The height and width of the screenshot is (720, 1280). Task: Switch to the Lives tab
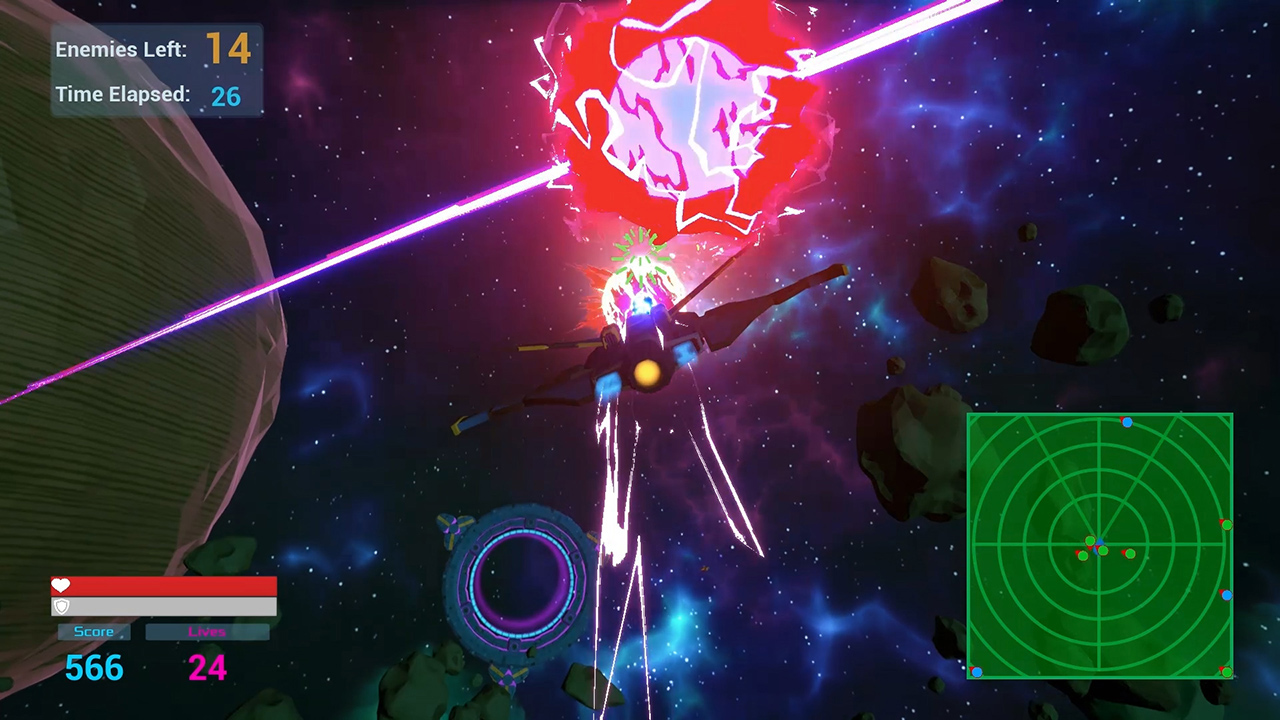[x=207, y=631]
